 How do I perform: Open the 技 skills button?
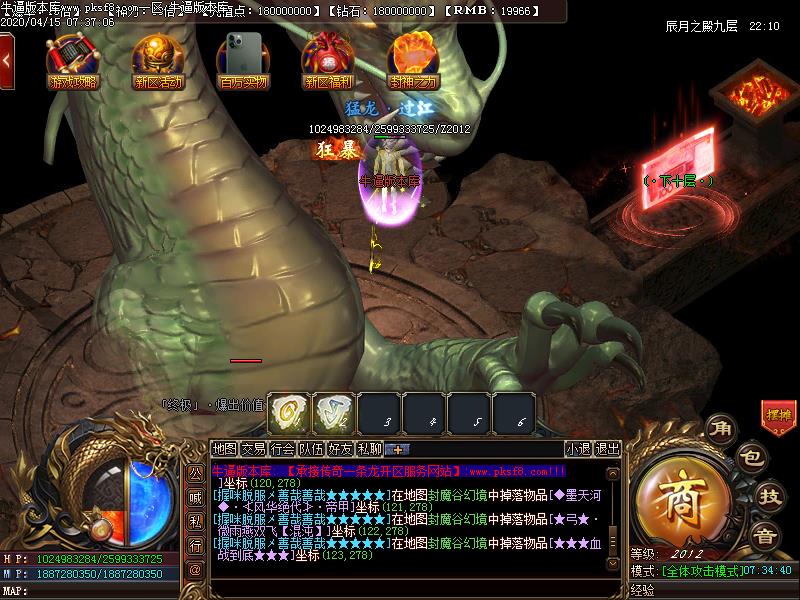(x=769, y=494)
